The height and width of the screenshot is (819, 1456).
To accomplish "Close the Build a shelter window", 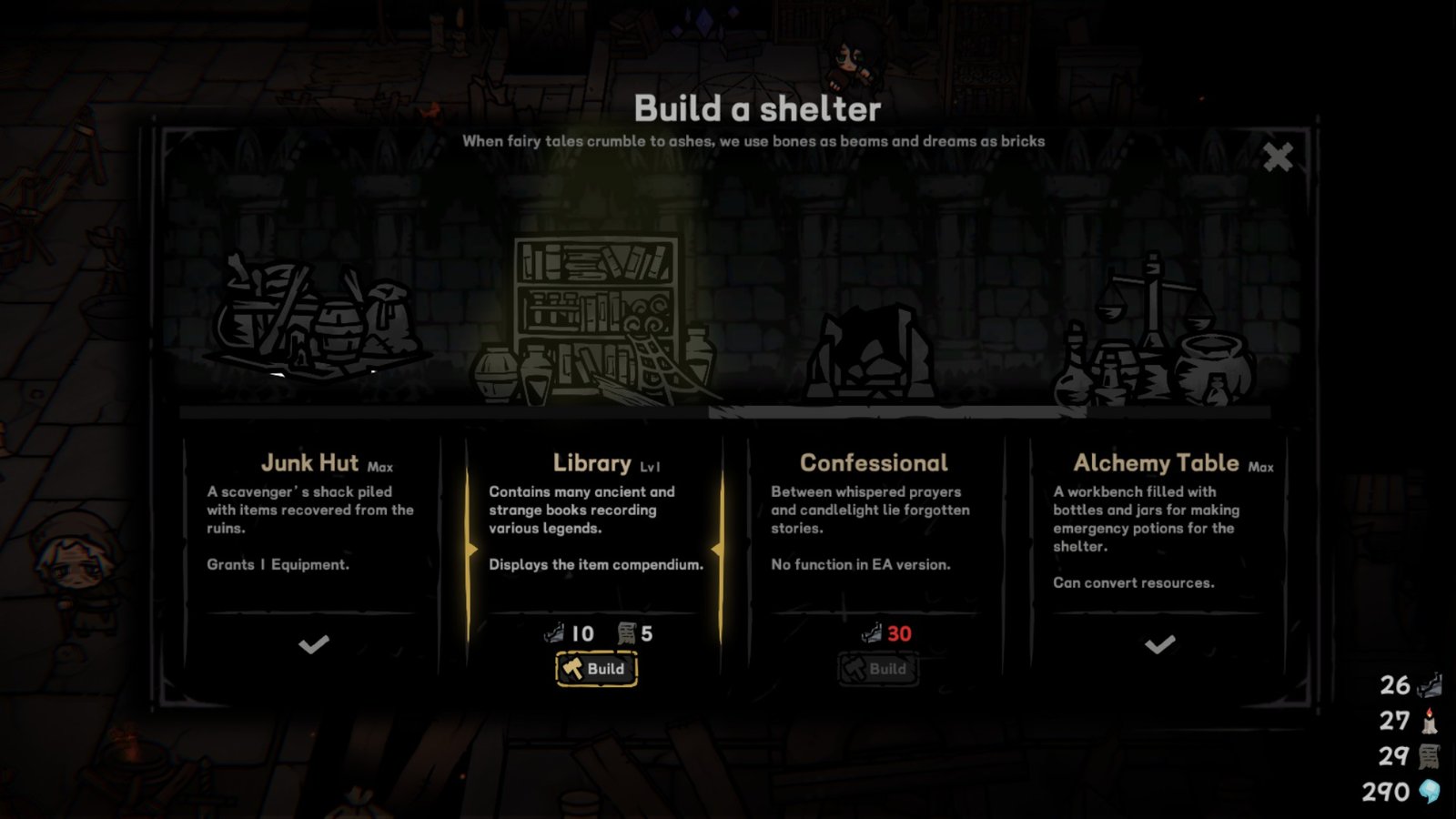I will (1278, 157).
